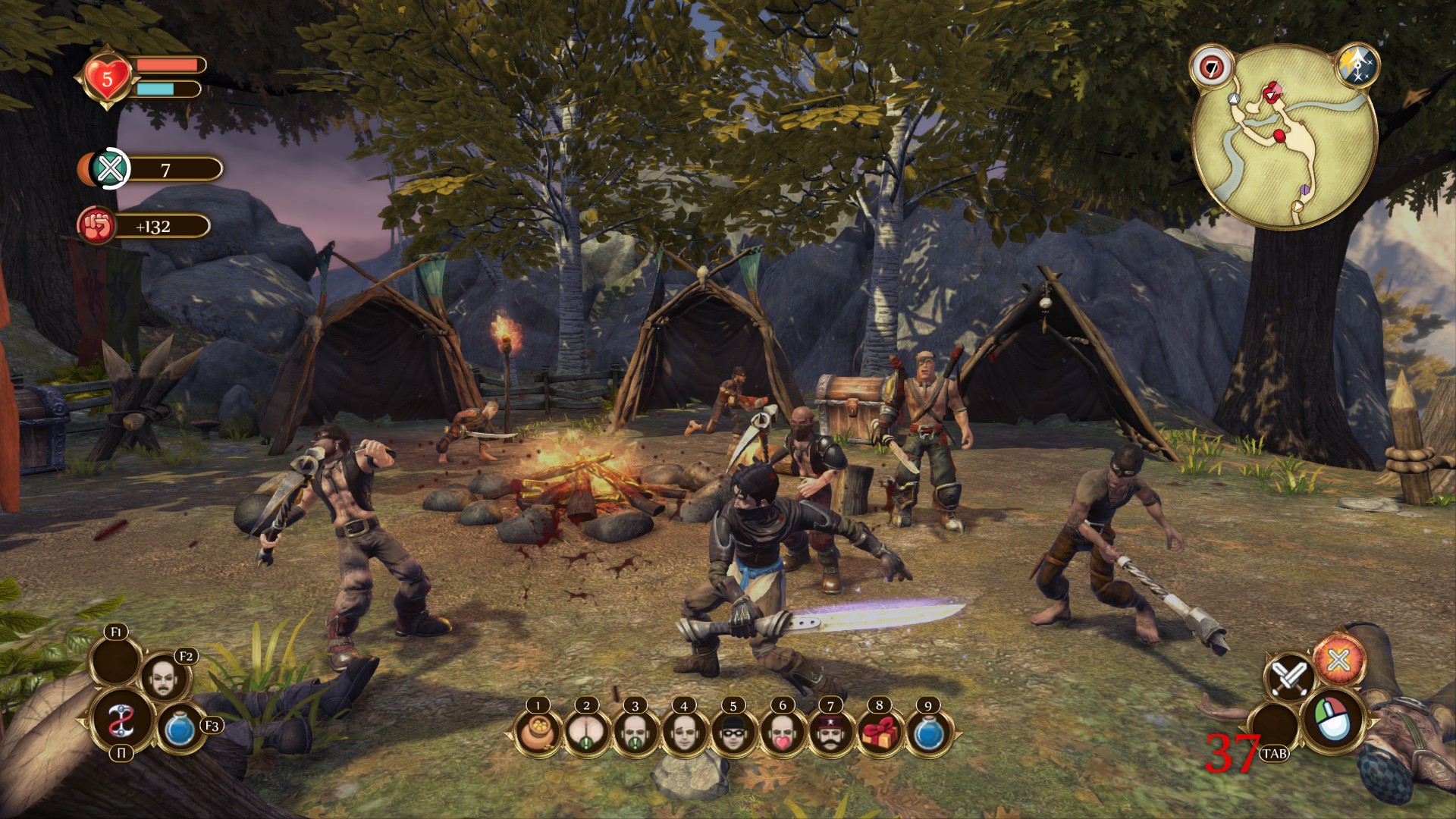This screenshot has width=1456, height=819.
Task: Click the day-night compass icon on minimap
Action: (1357, 66)
